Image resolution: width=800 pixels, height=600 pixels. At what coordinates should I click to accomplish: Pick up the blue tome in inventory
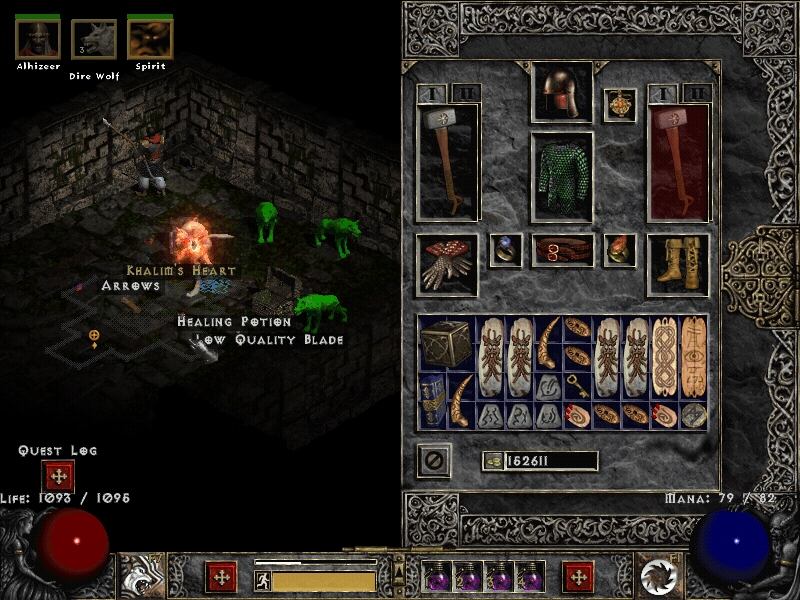tap(432, 400)
